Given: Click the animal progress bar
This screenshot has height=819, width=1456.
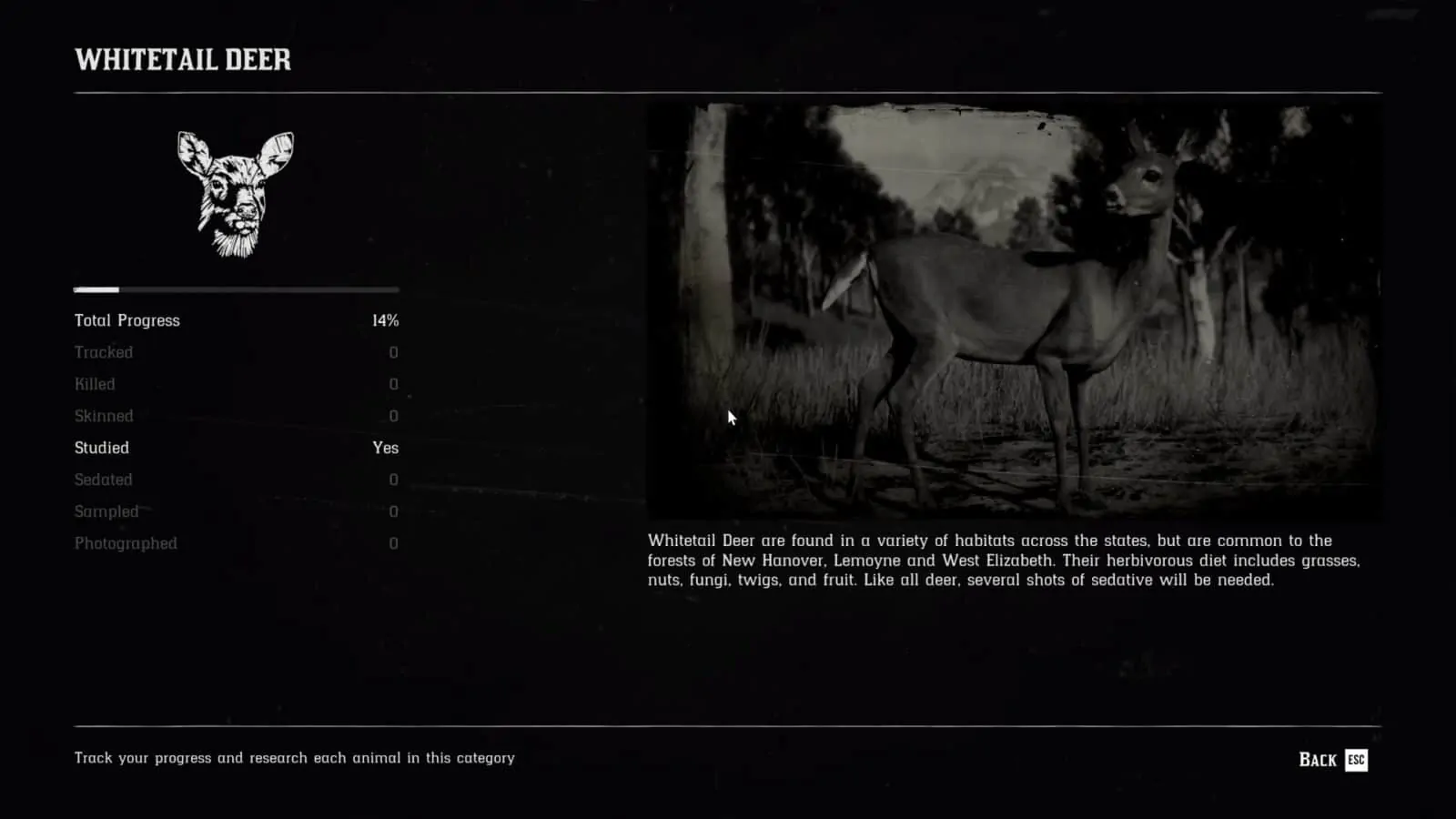Looking at the screenshot, I should coord(235,289).
